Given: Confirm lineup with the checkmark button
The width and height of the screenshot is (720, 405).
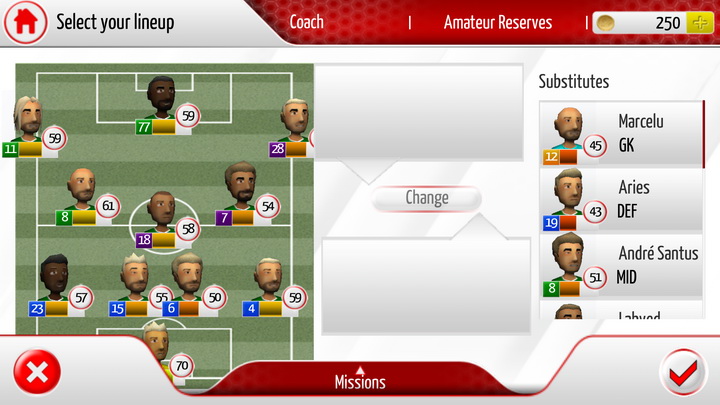Looking at the screenshot, I should [683, 374].
